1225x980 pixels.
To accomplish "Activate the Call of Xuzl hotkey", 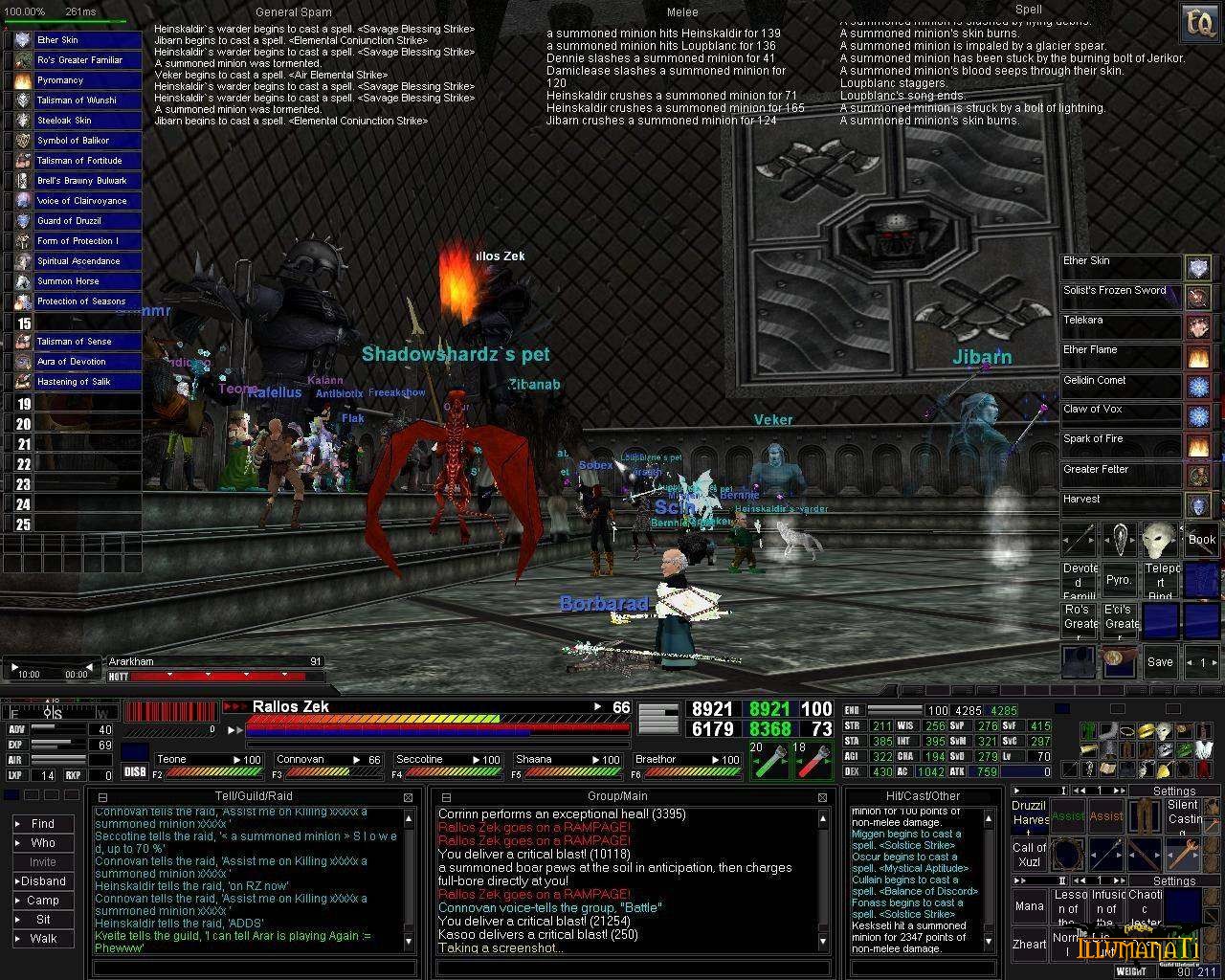I will pos(1029,854).
